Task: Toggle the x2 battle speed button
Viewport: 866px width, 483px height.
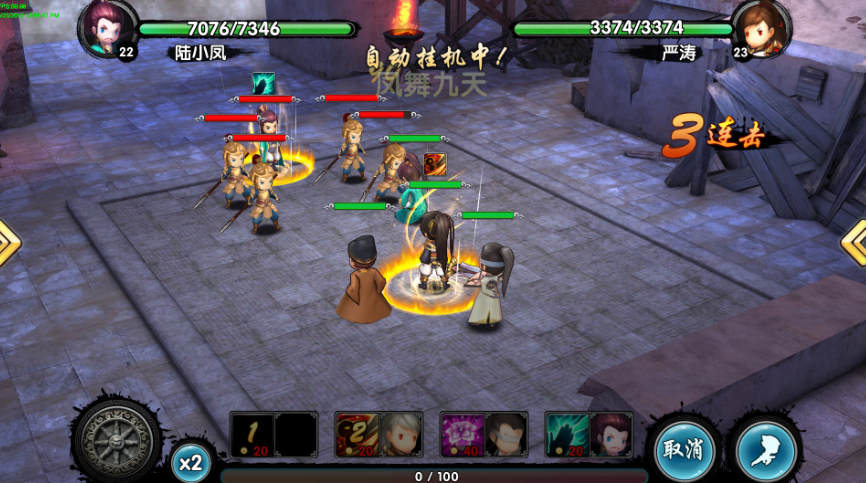Action: [x=190, y=462]
